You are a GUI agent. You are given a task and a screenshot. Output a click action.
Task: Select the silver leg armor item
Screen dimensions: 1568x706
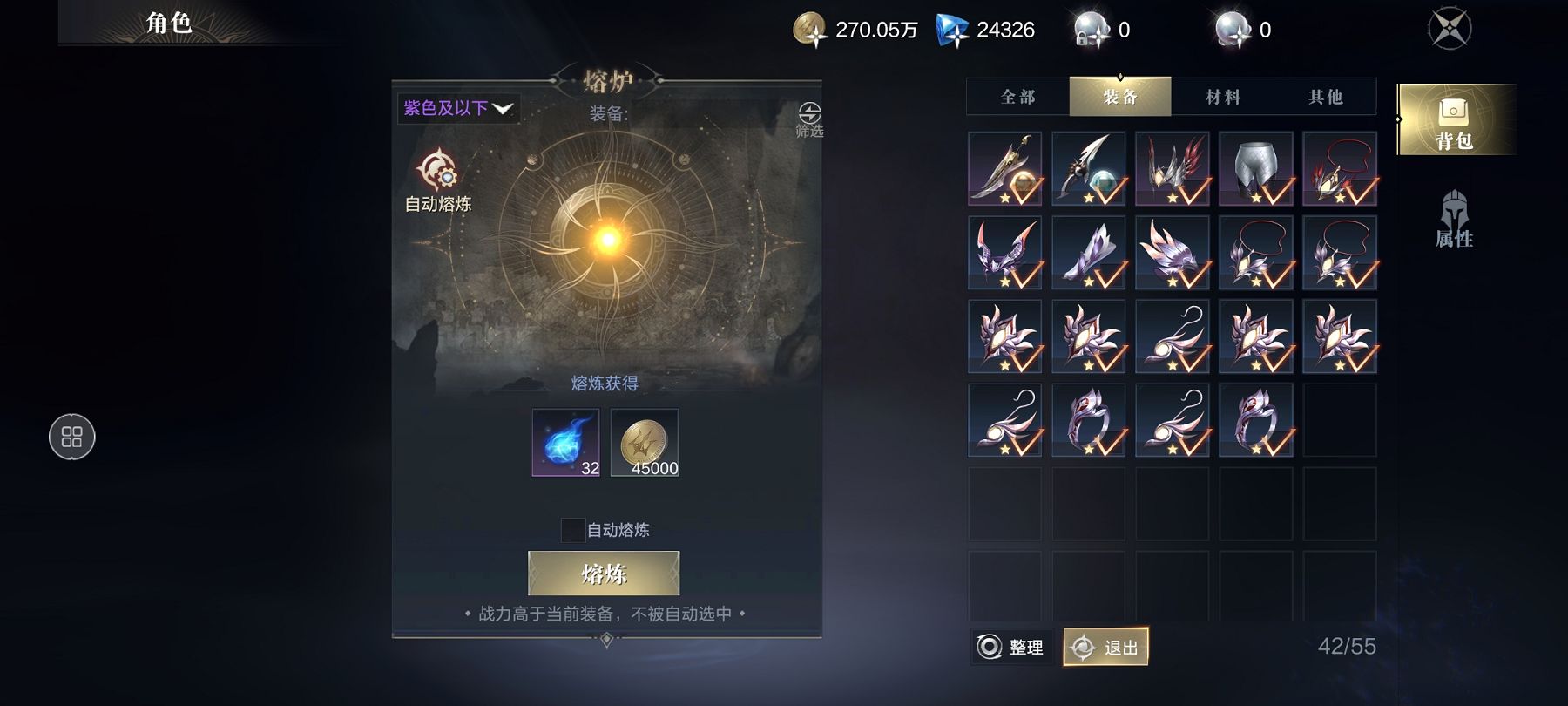pyautogui.click(x=1255, y=169)
